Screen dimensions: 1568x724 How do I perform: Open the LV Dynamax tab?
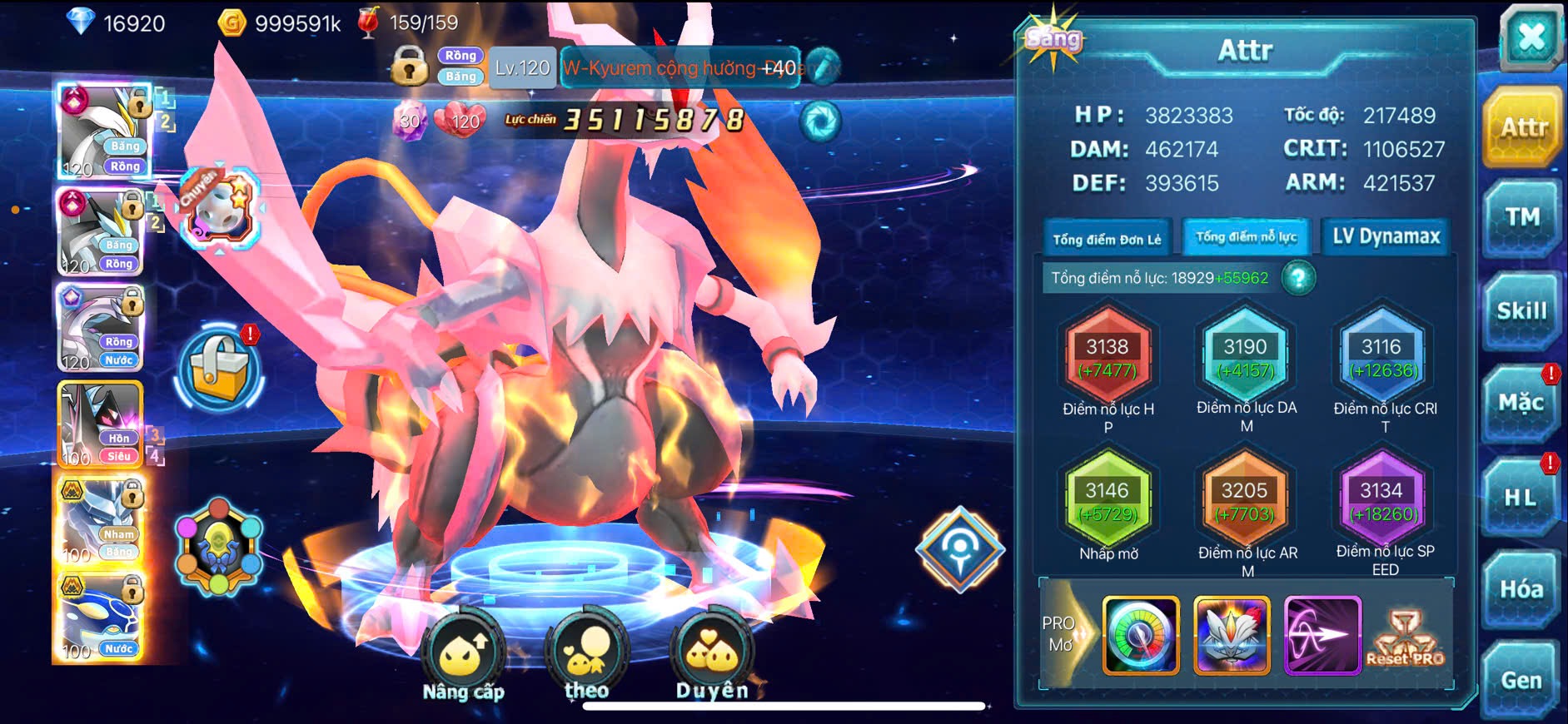1386,237
